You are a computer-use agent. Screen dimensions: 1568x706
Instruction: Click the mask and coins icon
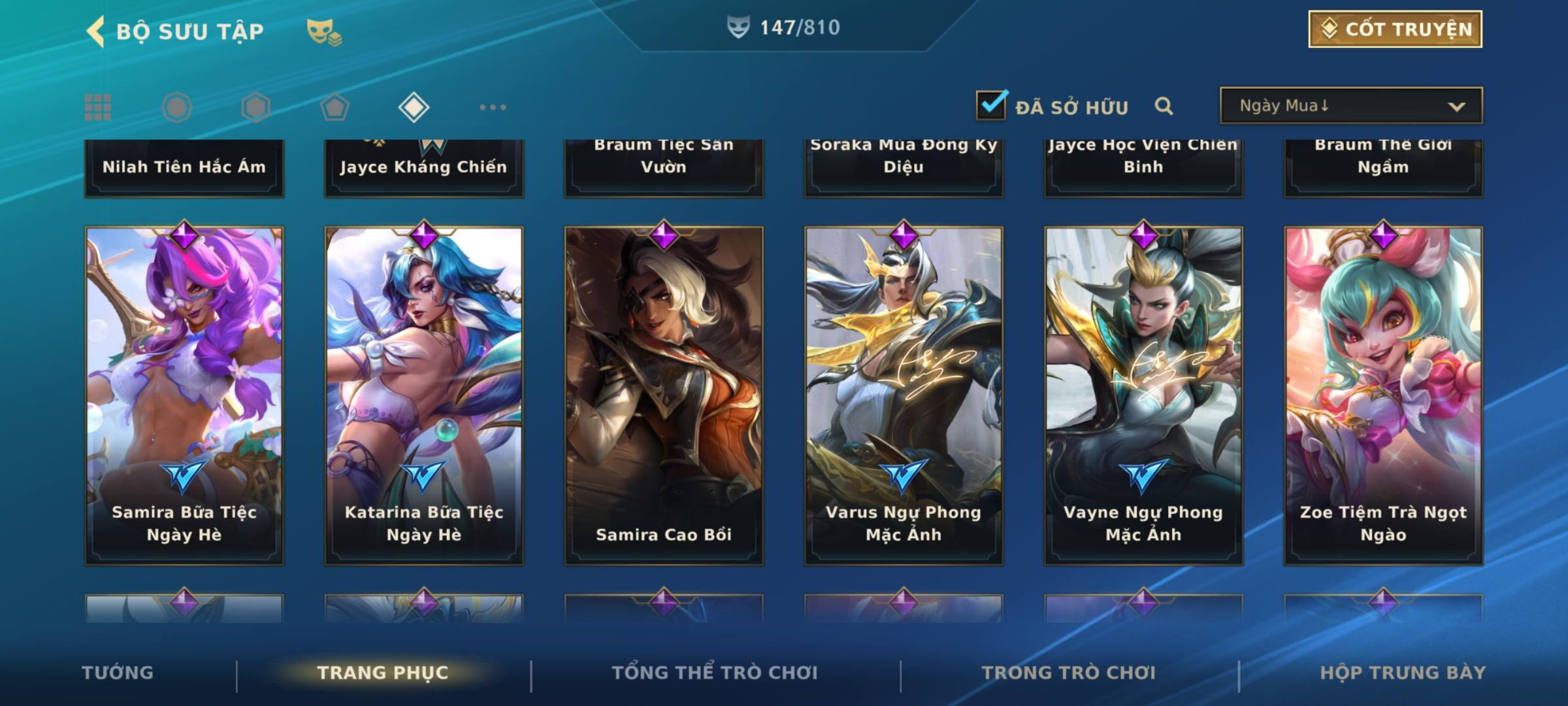323,32
